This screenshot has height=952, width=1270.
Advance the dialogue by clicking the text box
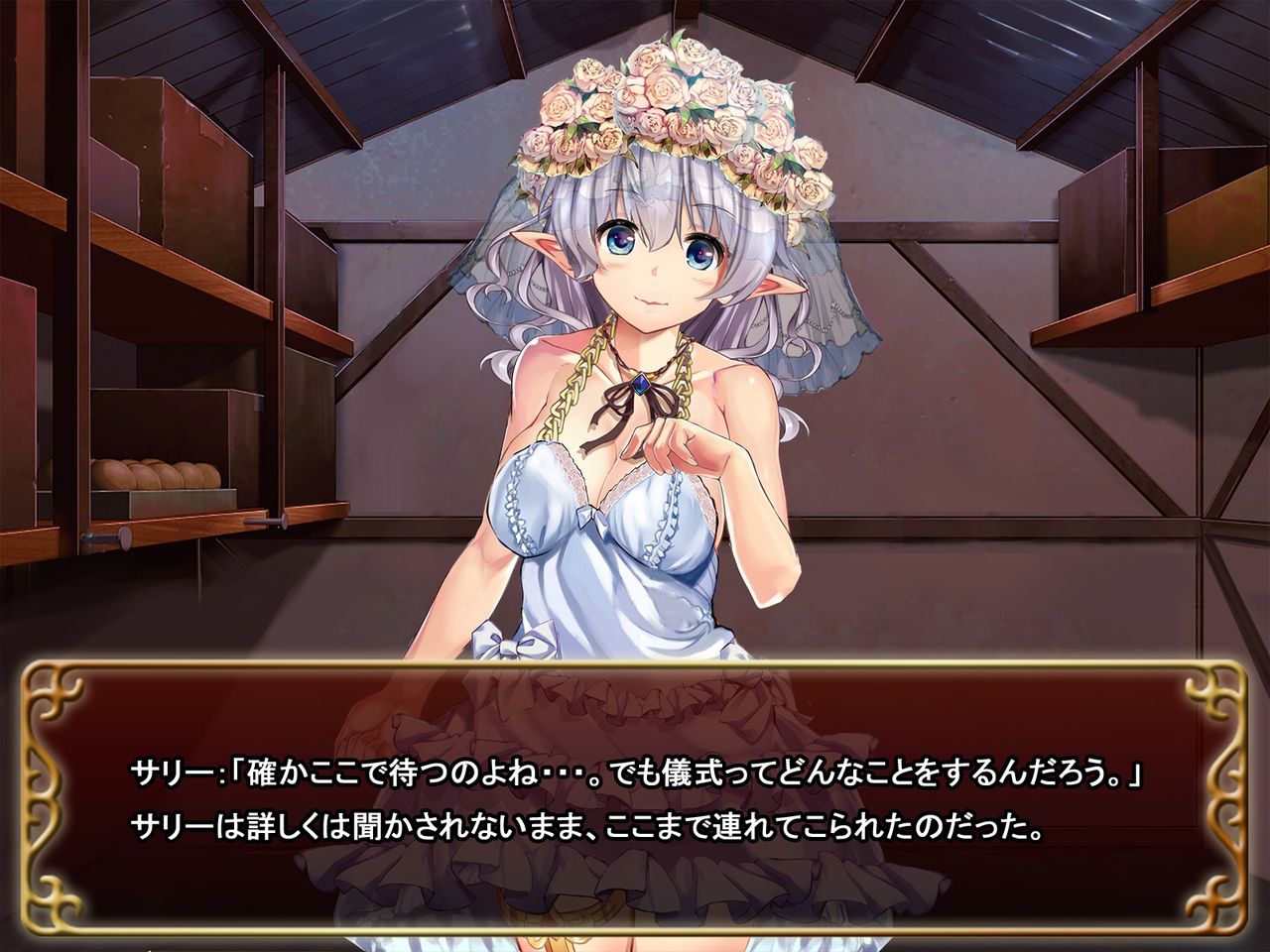635,798
